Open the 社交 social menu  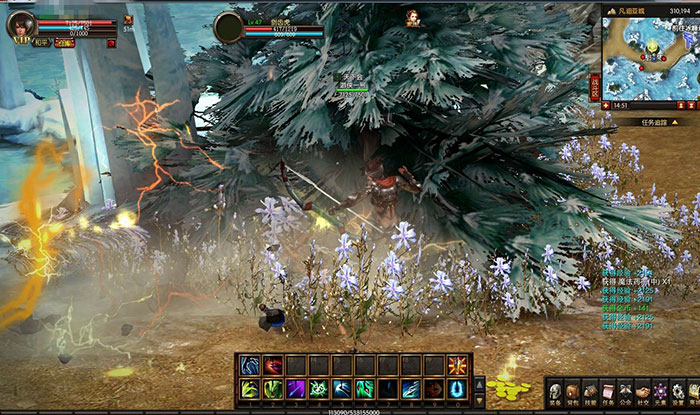tap(643, 391)
